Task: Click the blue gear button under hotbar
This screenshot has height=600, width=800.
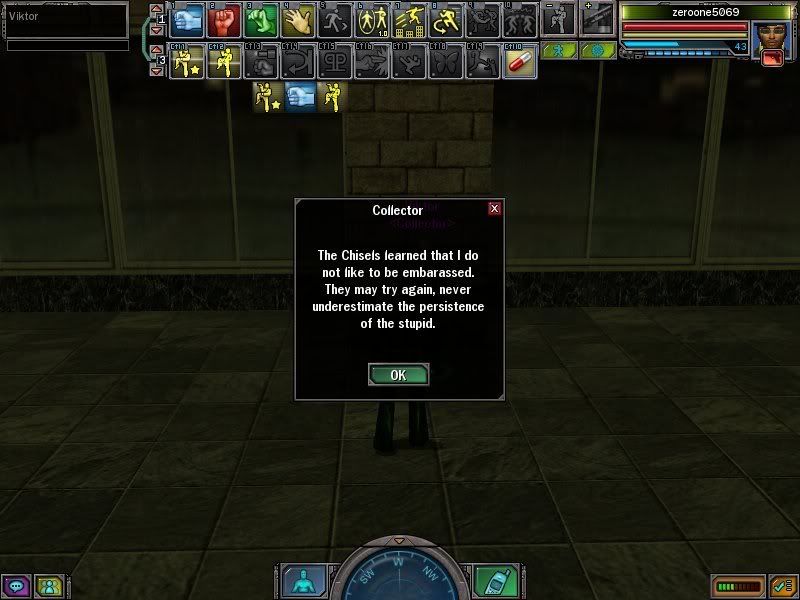Action: coord(599,50)
